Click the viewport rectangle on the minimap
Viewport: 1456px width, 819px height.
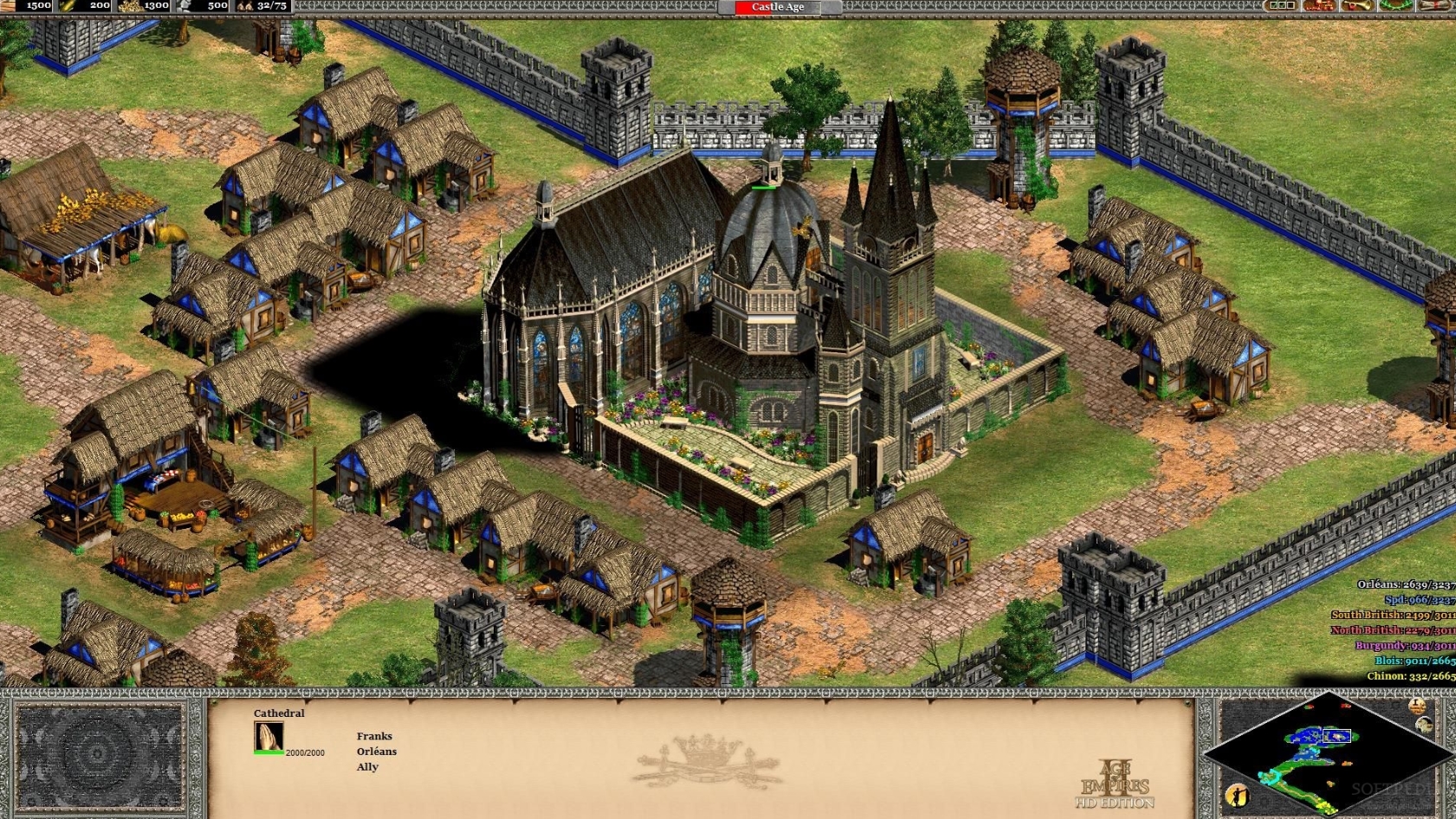tap(1336, 735)
